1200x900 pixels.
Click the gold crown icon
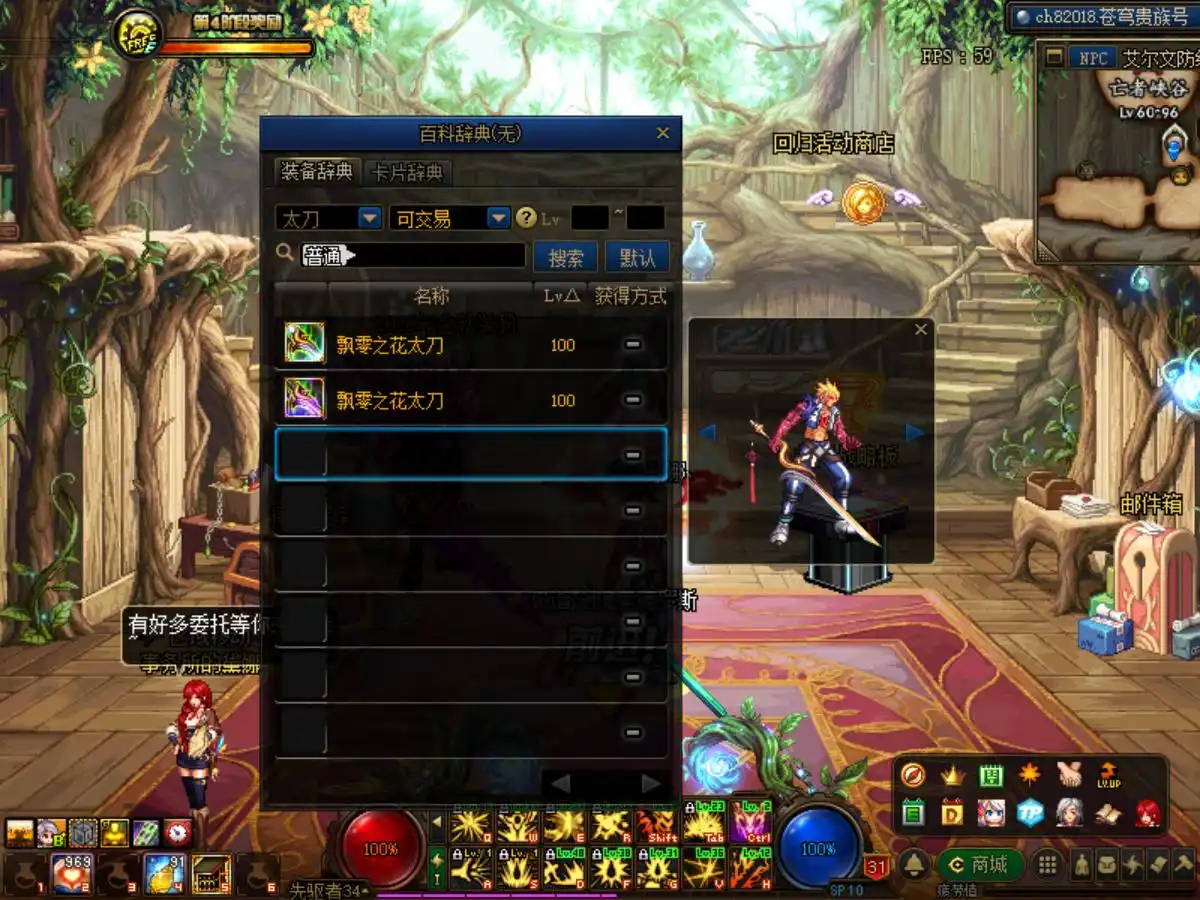[951, 775]
